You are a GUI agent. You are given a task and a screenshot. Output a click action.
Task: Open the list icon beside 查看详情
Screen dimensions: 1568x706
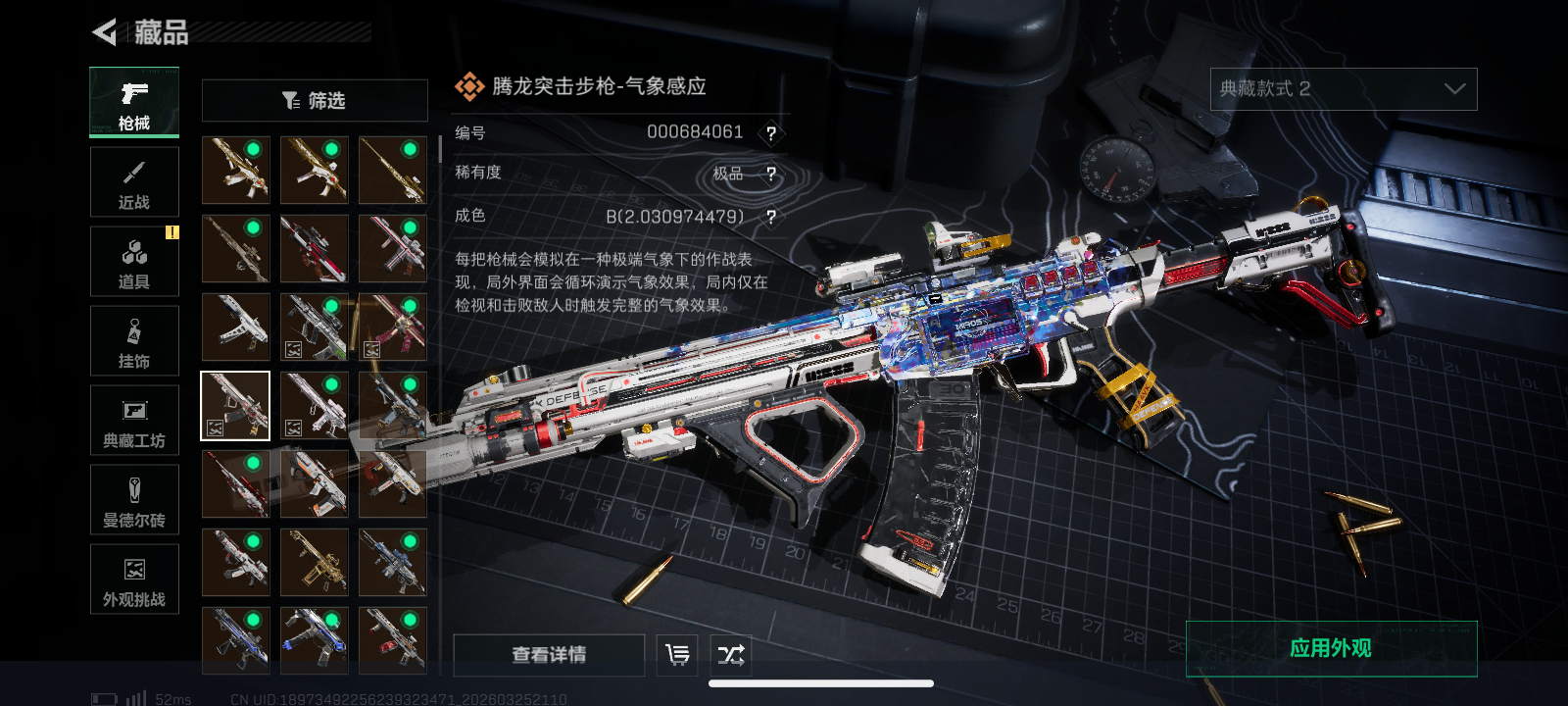[x=677, y=655]
